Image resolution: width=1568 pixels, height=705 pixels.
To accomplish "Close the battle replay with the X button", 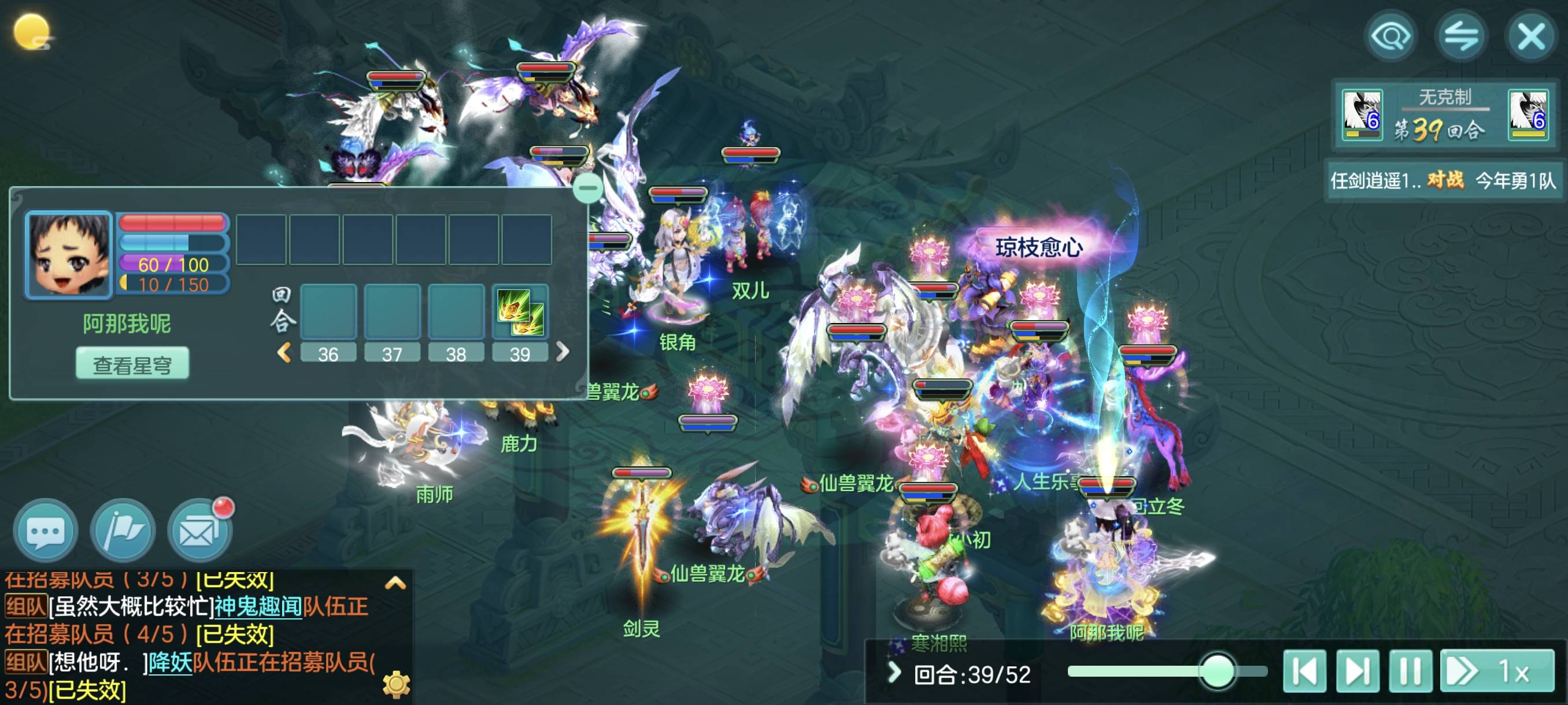I will tap(1532, 36).
